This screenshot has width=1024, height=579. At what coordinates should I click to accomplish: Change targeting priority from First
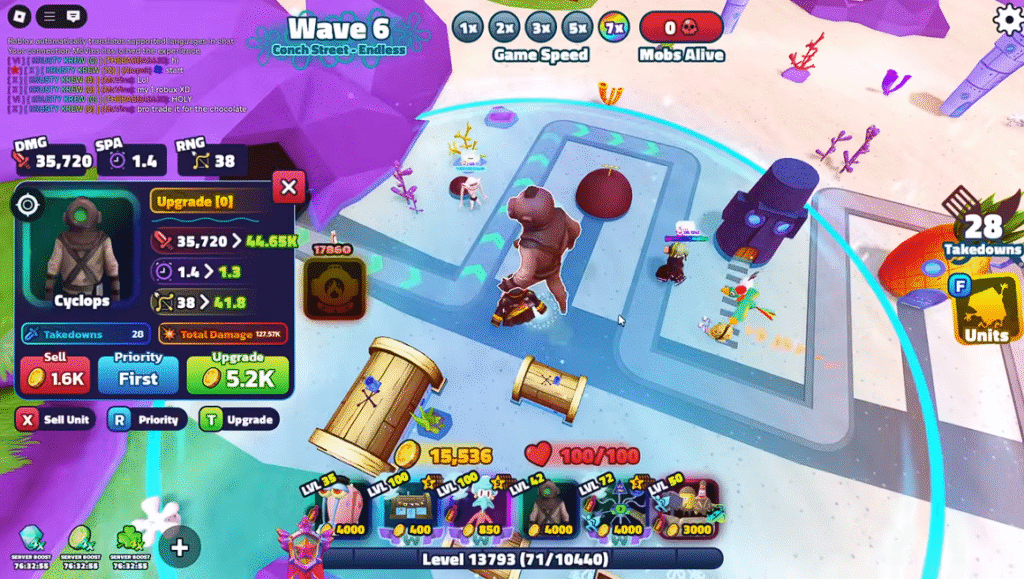pos(138,375)
